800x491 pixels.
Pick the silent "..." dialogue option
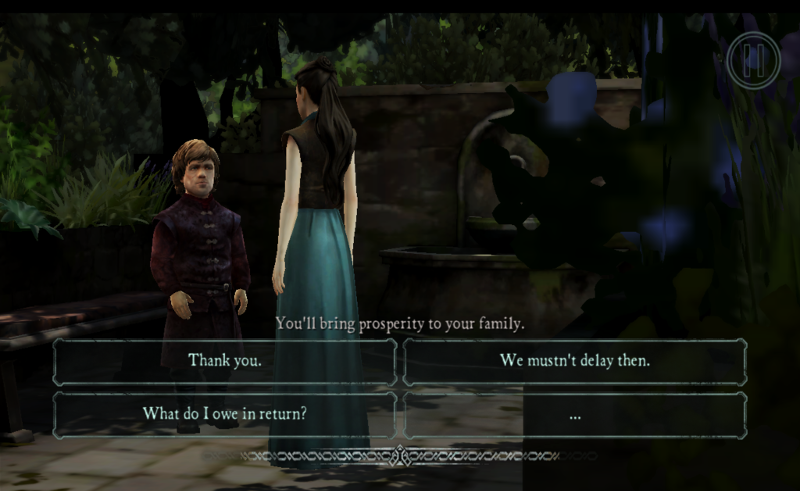tap(575, 414)
